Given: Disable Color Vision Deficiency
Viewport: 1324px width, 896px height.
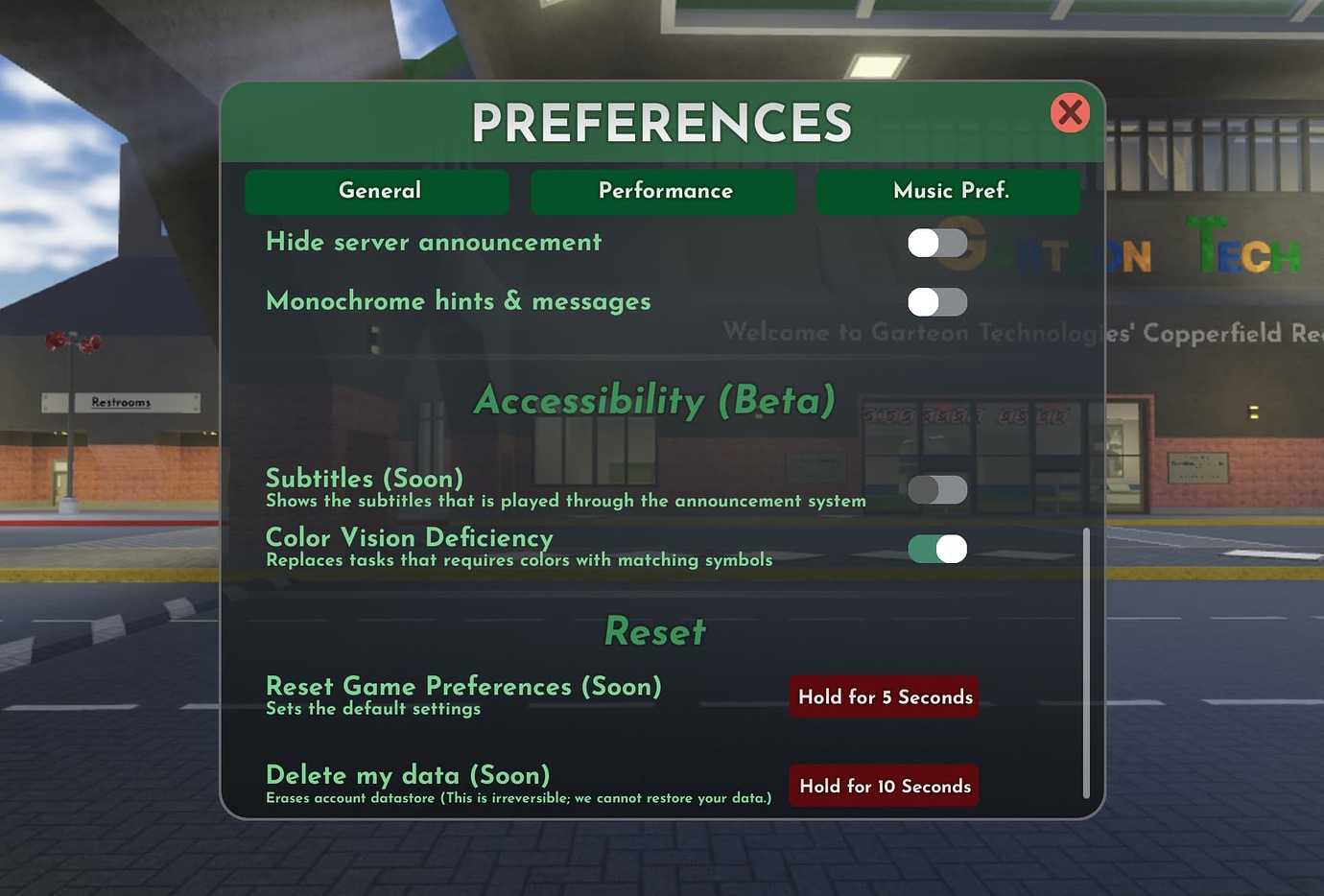Looking at the screenshot, I should (x=936, y=549).
